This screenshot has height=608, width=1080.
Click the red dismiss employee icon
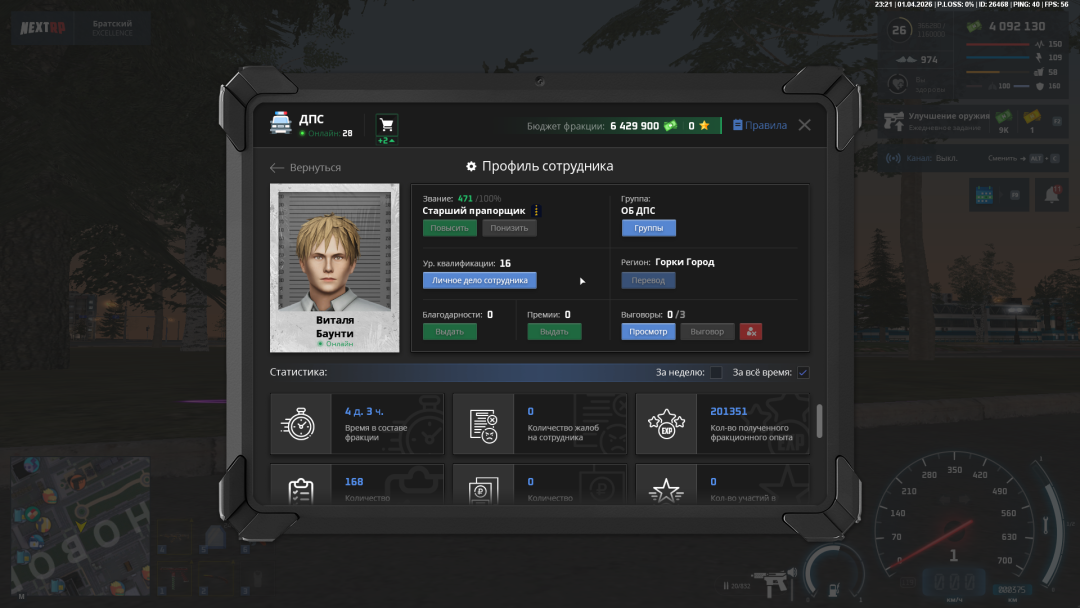[751, 331]
